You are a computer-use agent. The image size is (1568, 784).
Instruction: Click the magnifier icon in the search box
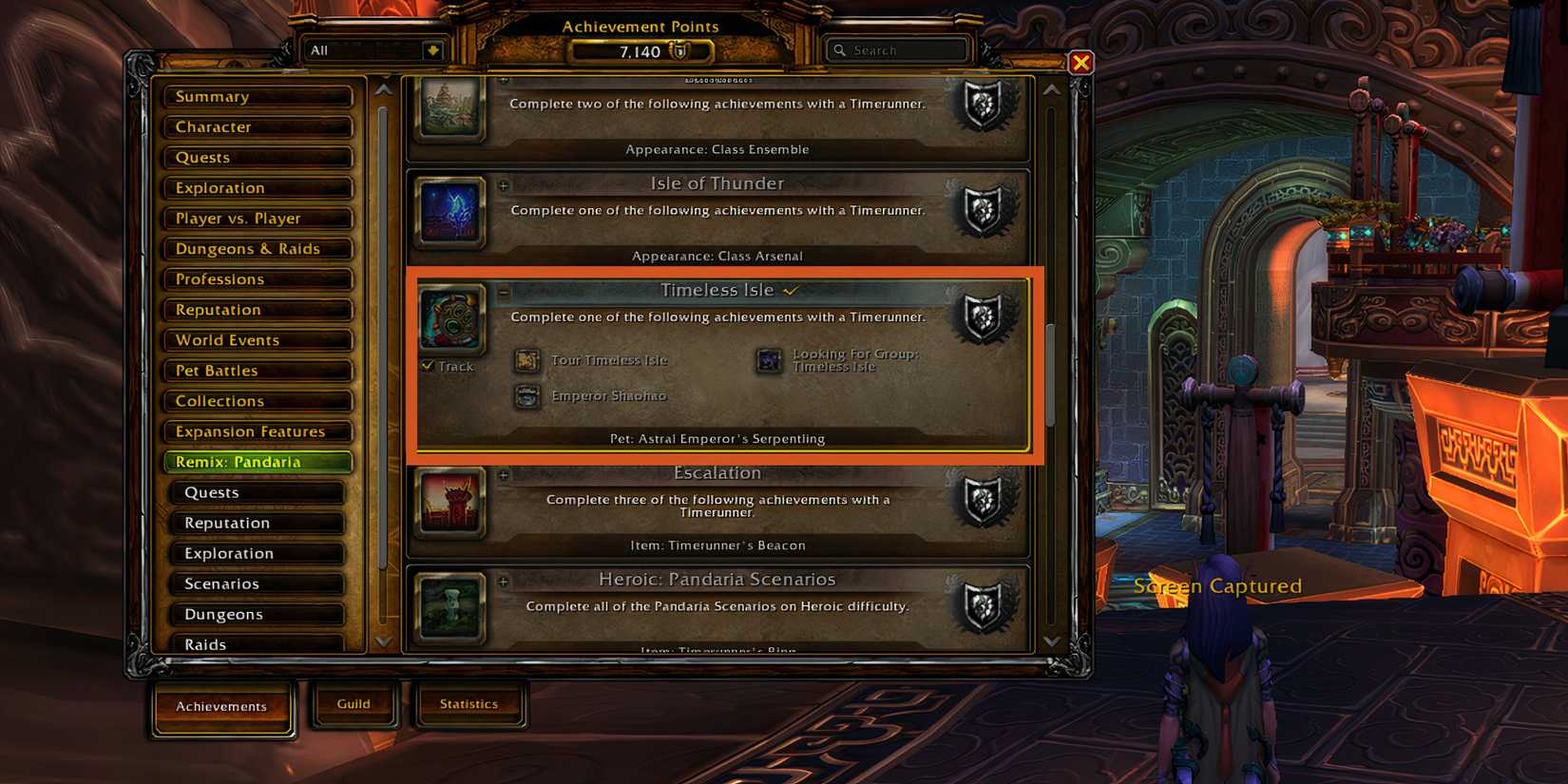[x=840, y=49]
